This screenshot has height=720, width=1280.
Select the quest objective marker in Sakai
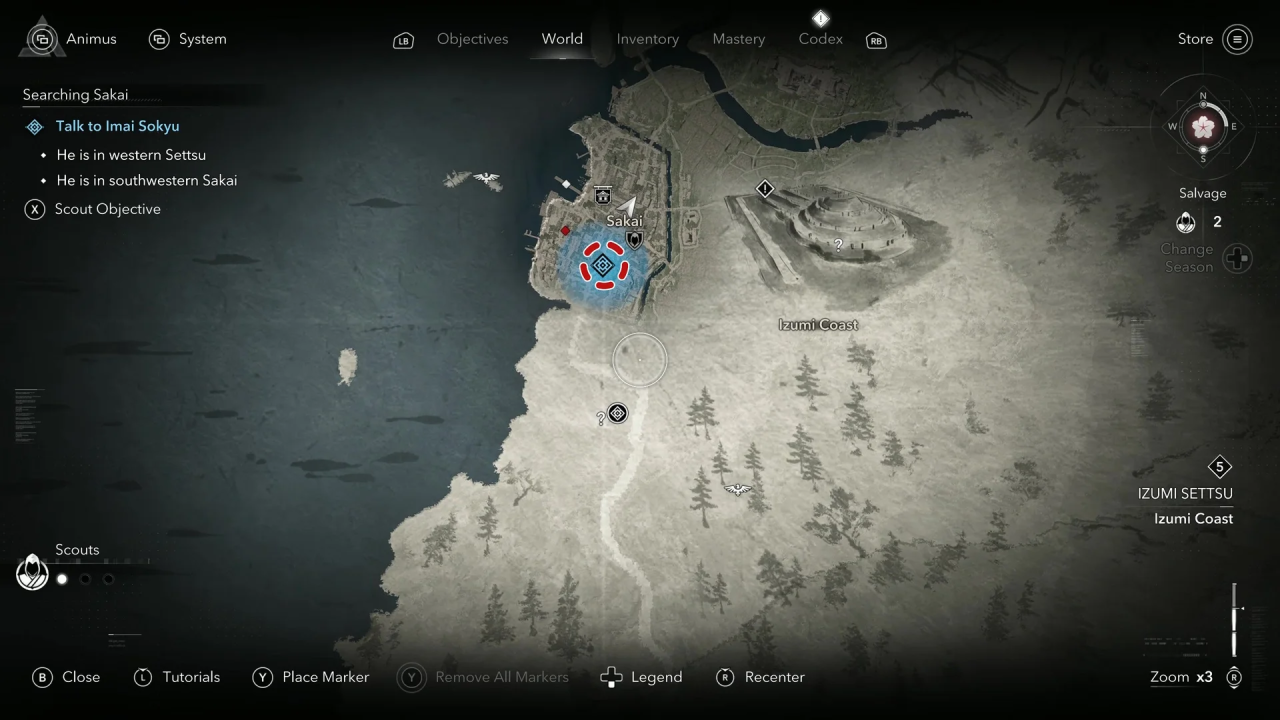tap(602, 265)
